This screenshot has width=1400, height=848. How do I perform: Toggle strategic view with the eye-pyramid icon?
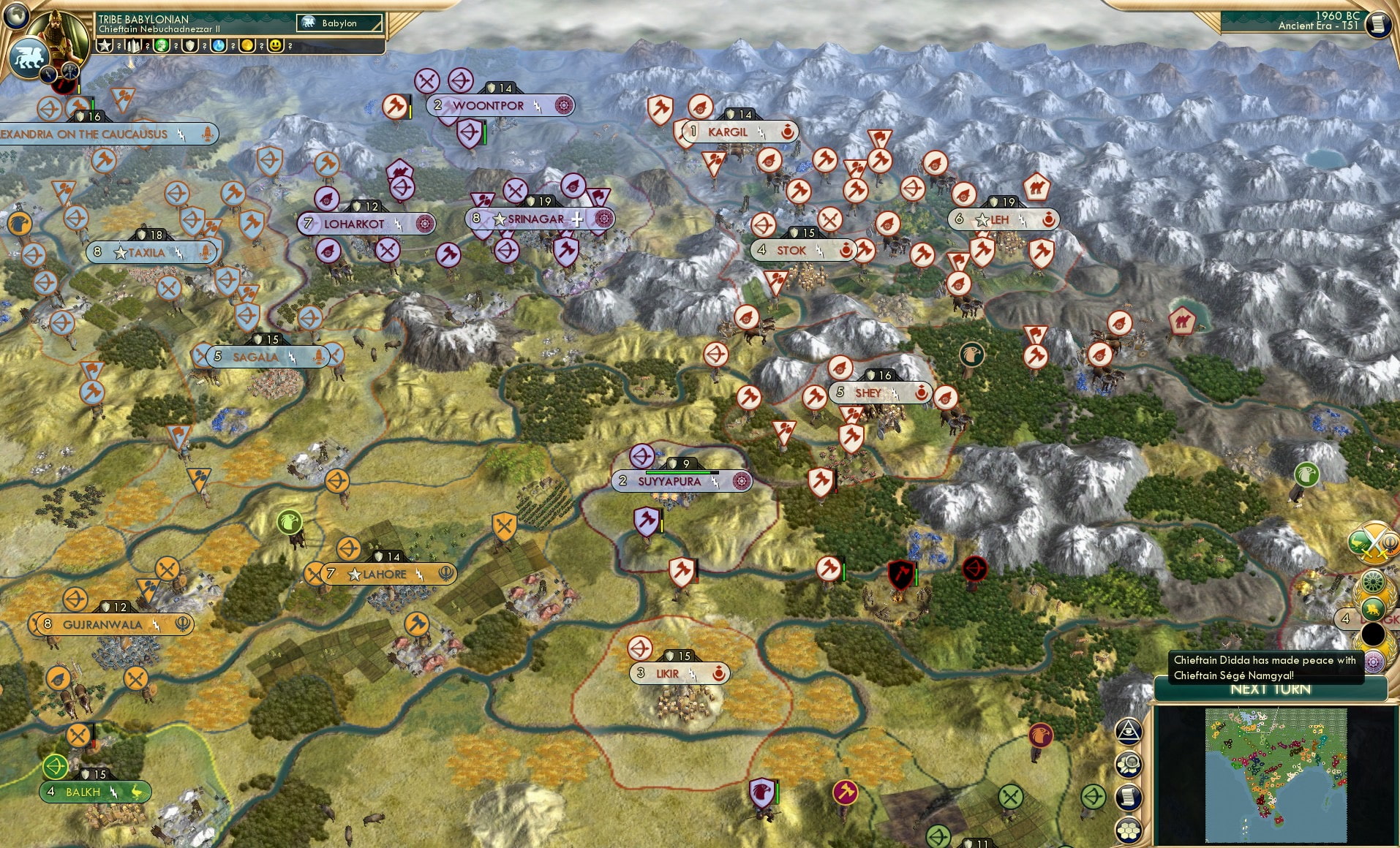point(1129,731)
